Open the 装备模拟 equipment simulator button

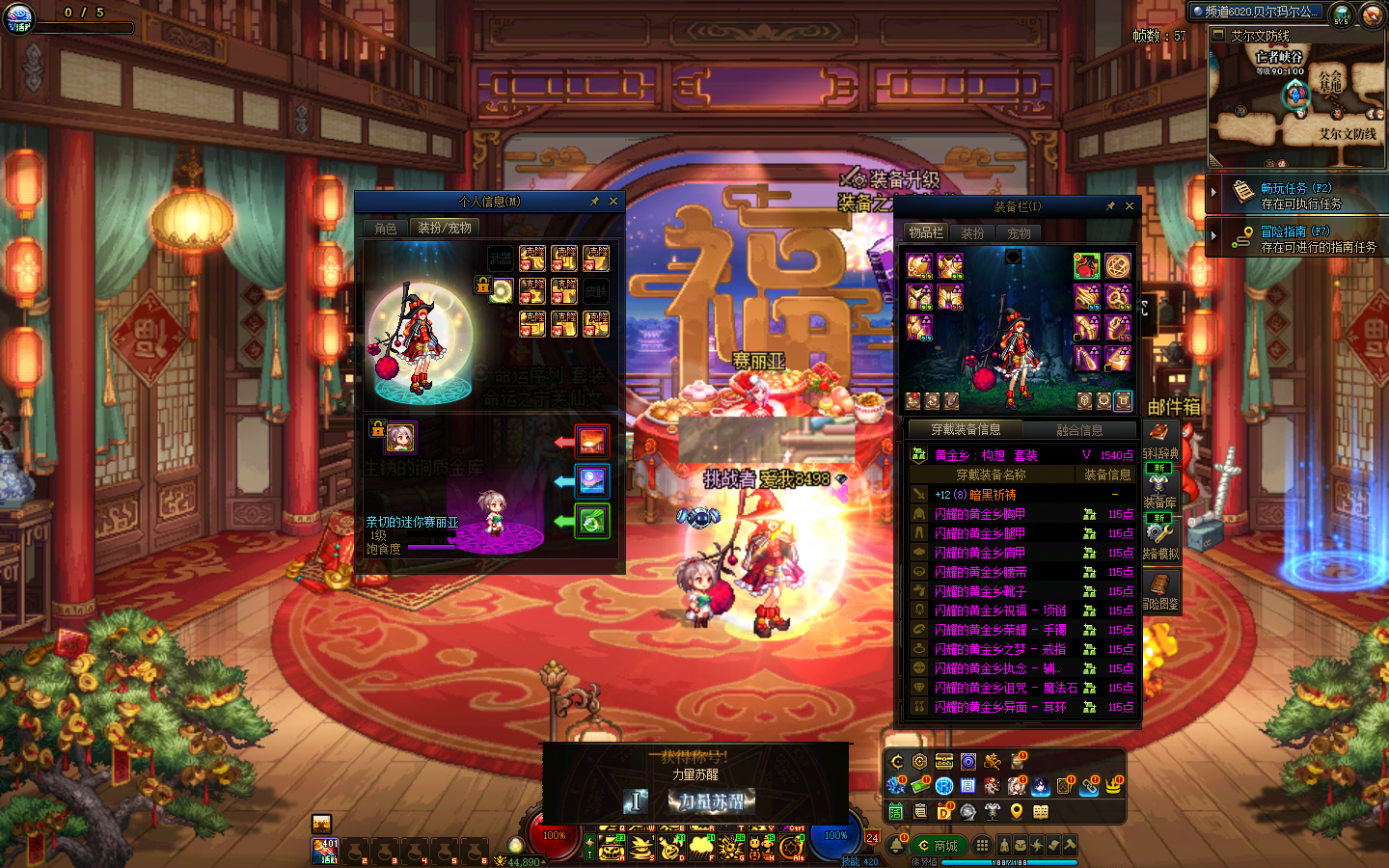1159,539
